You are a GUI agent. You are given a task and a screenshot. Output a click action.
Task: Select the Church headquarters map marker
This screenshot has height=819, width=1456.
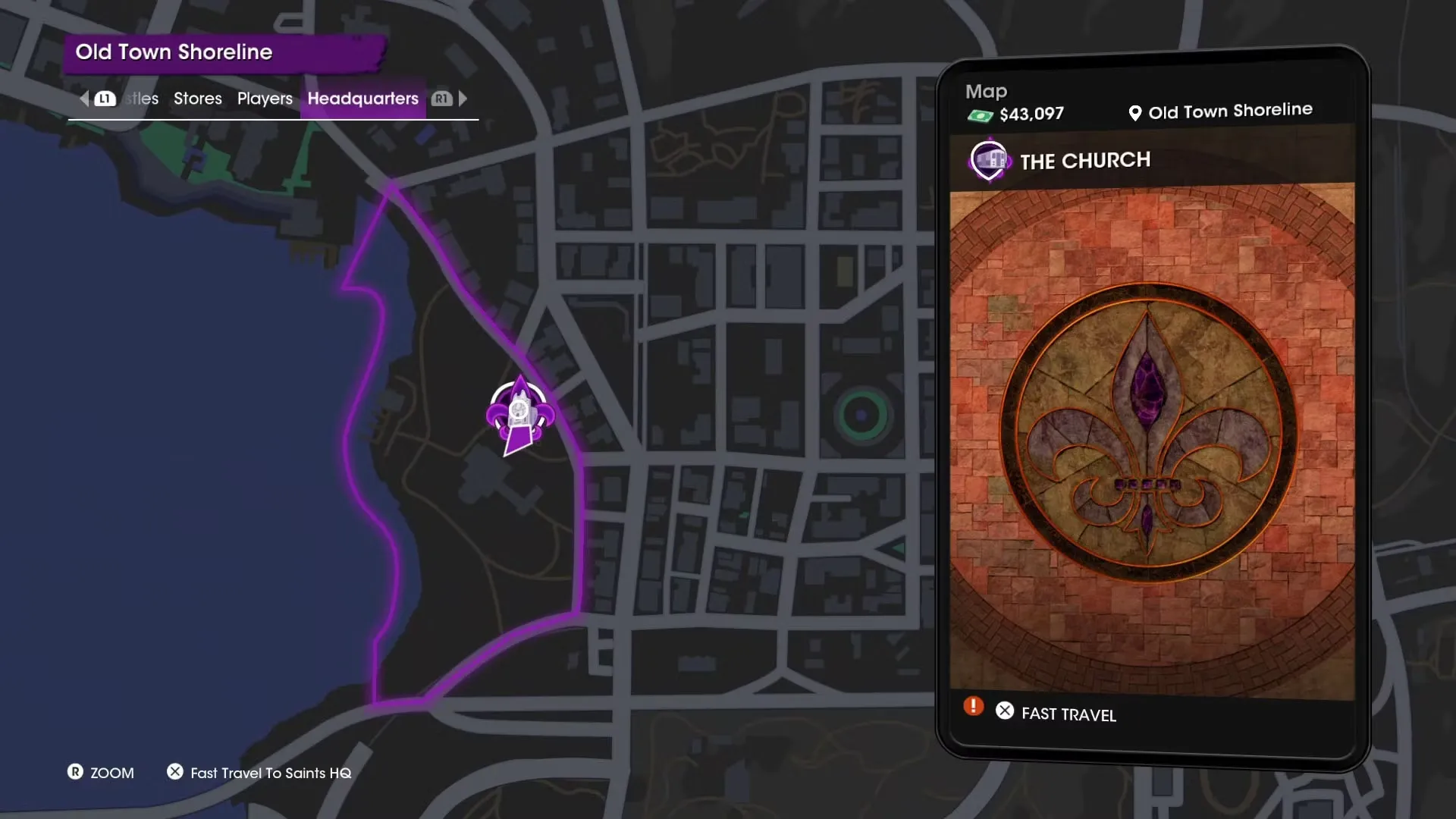520,415
